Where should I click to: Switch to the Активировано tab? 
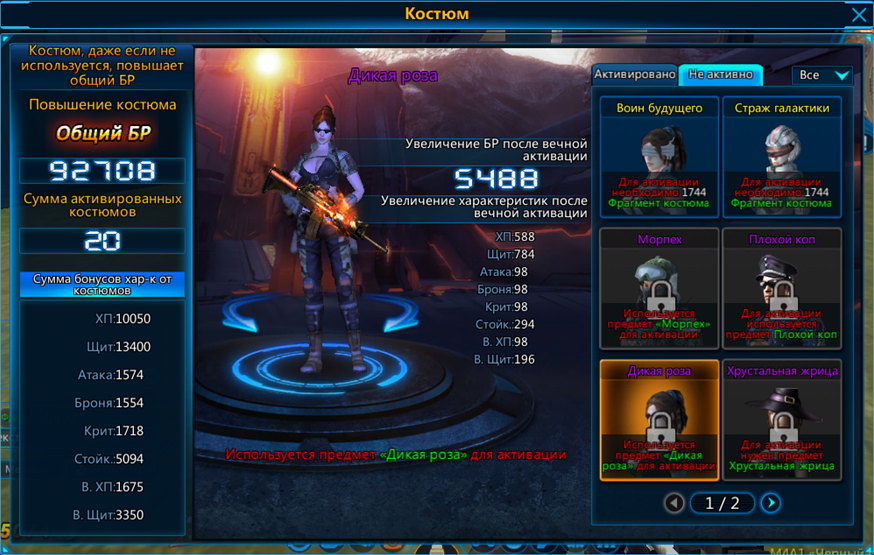pos(635,75)
